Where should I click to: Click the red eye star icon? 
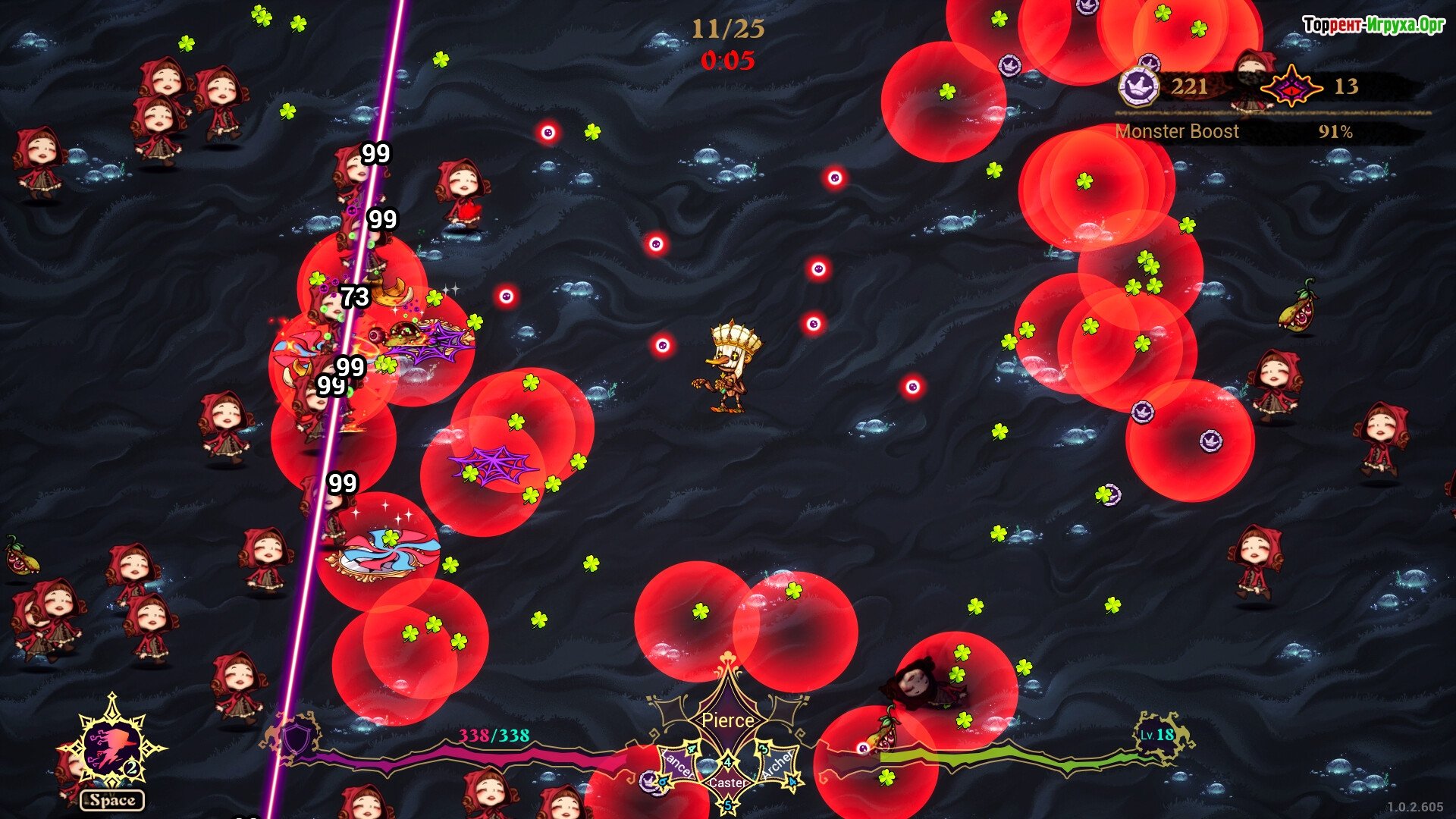click(1291, 87)
